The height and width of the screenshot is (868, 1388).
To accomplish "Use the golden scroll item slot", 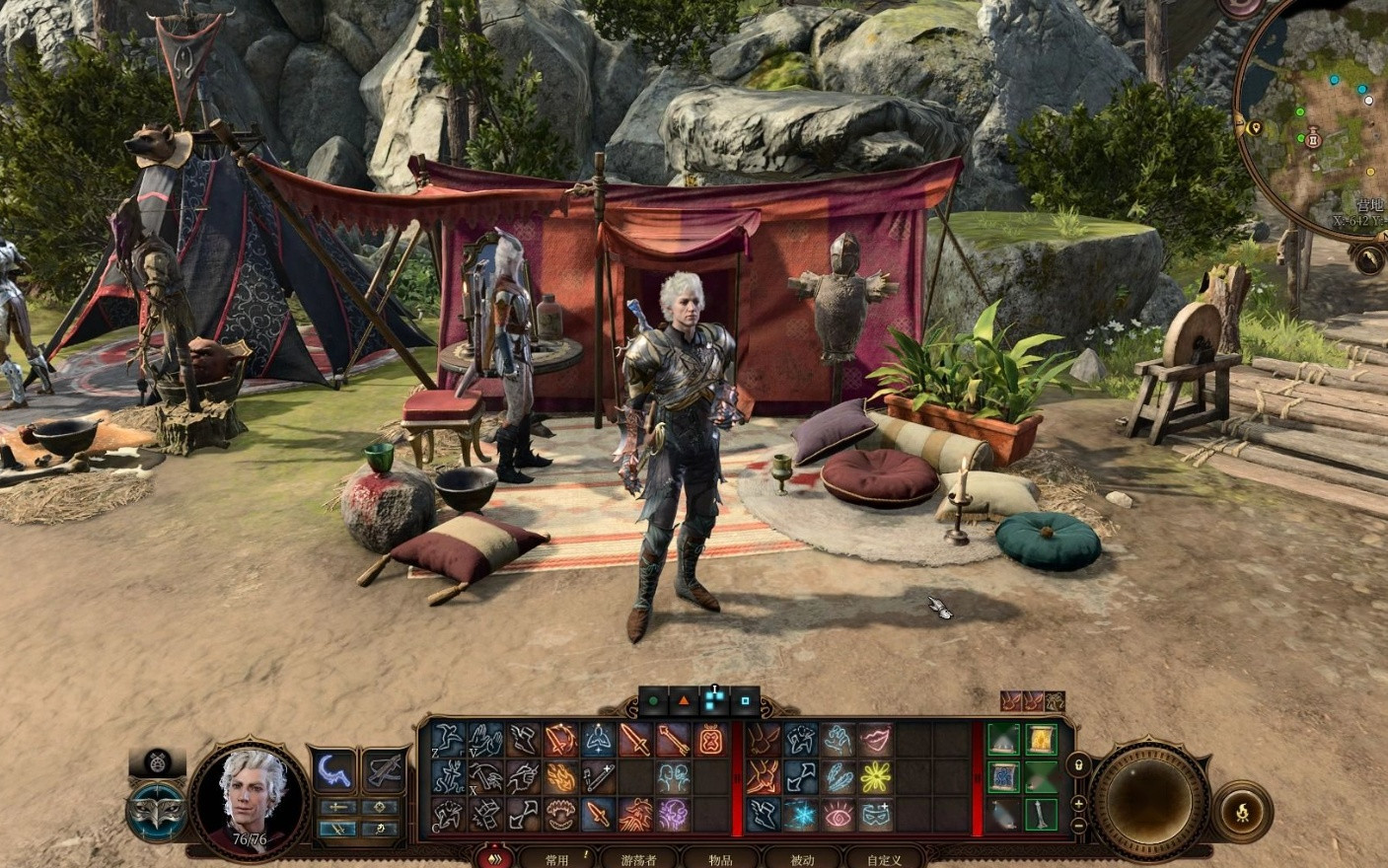I will pos(1041,740).
